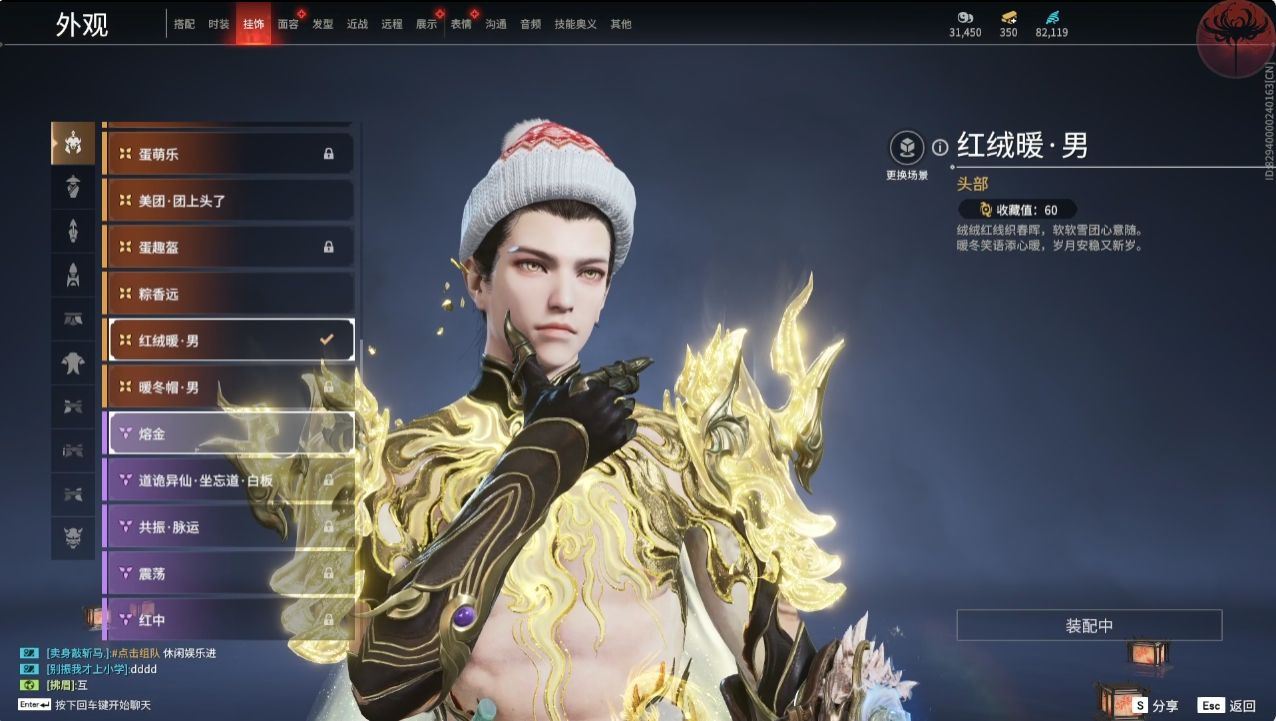
Task: Show the 表情 tab
Action: (461, 24)
